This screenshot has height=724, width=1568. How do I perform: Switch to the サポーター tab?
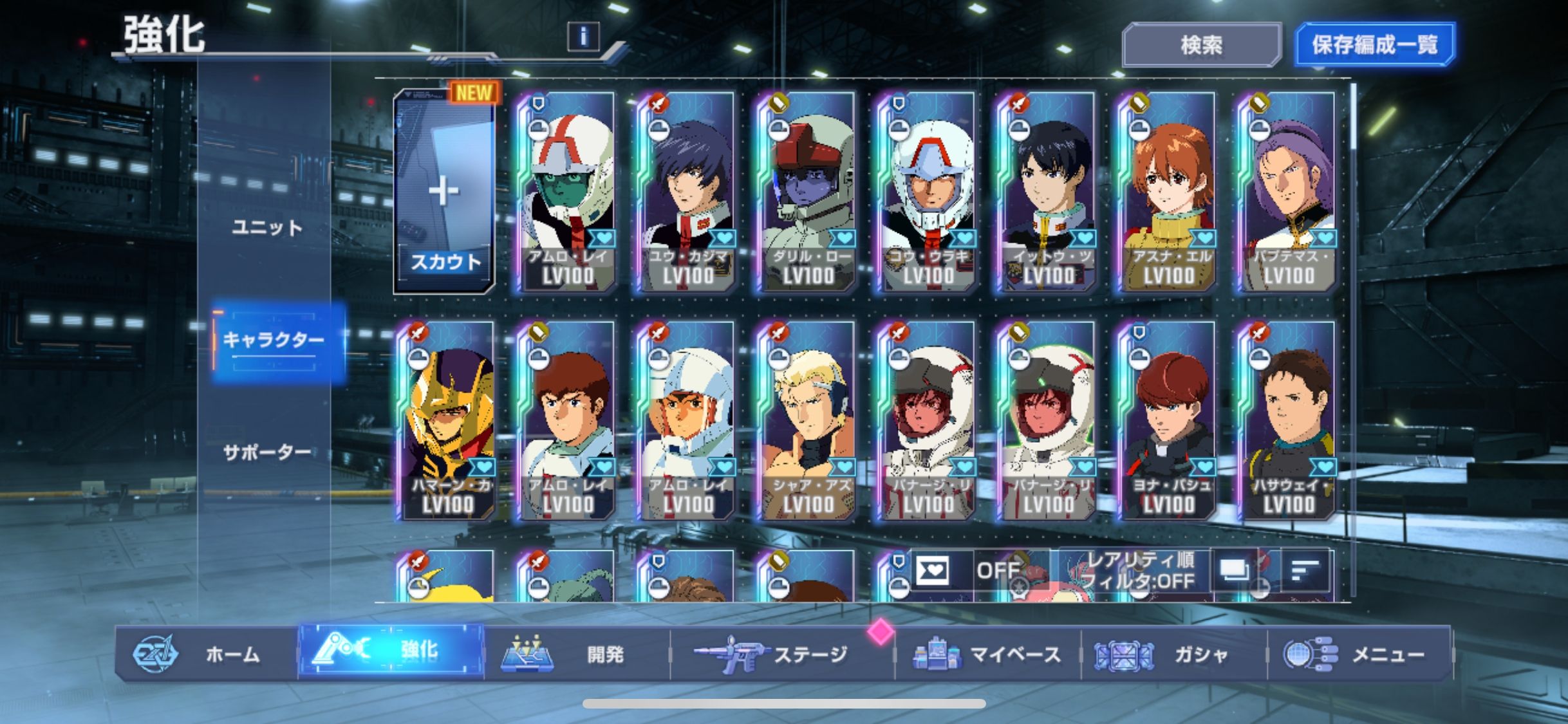[266, 452]
